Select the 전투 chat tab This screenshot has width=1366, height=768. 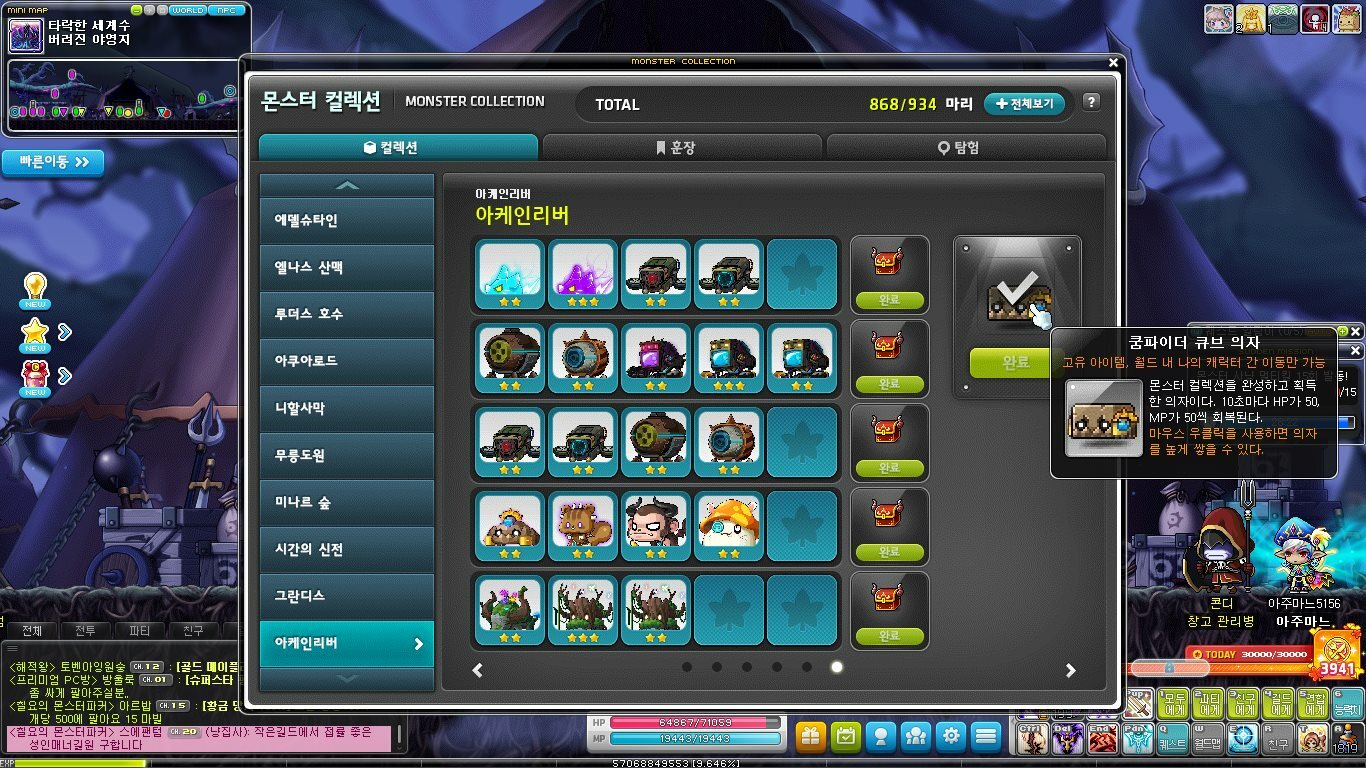point(86,631)
